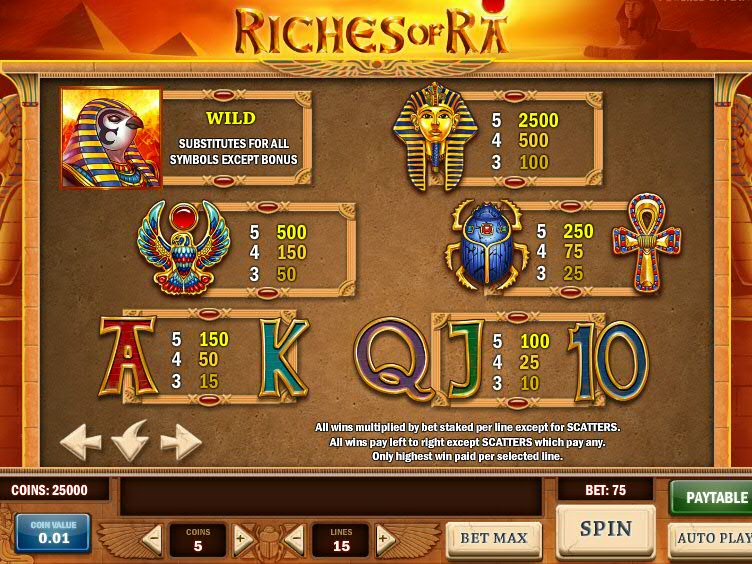Decrease the number of lines
This screenshot has height=564, width=752.
(295, 540)
